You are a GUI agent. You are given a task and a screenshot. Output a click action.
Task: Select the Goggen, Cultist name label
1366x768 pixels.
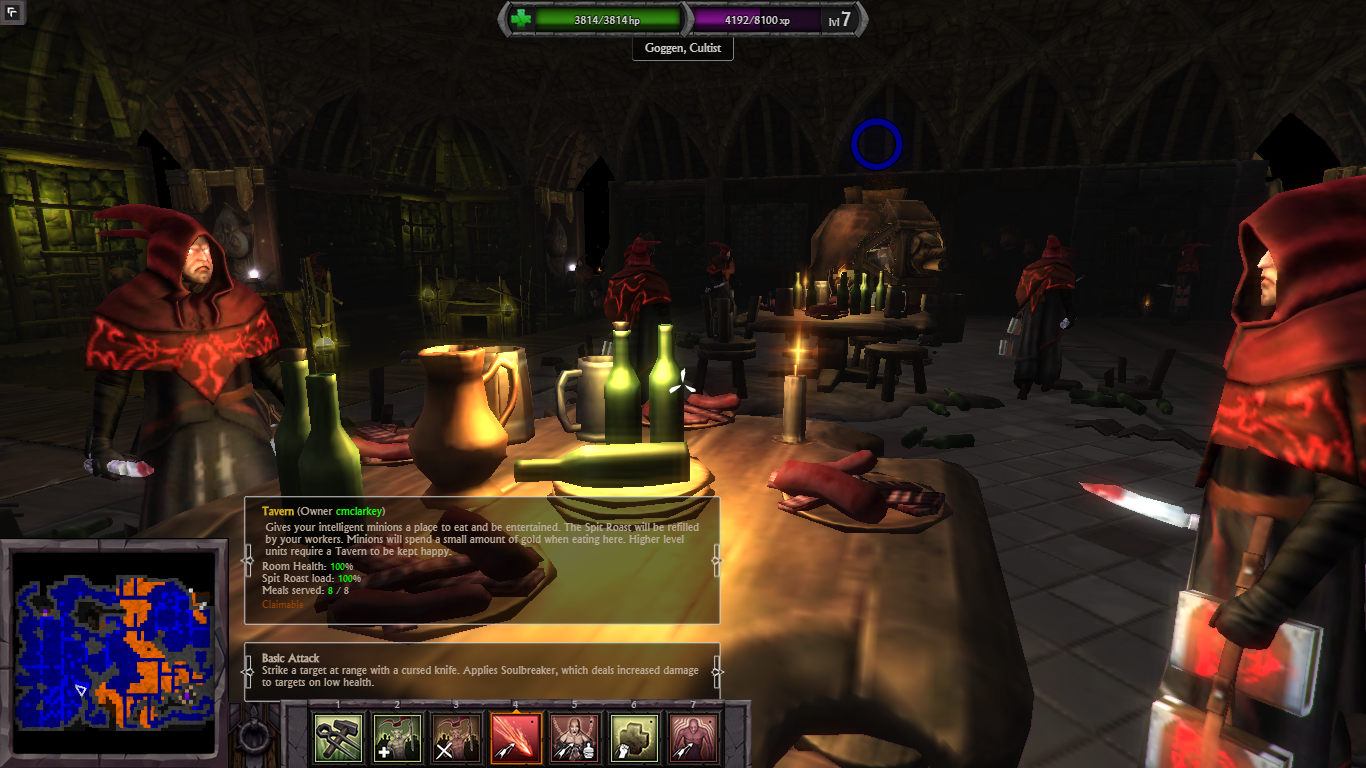pos(683,48)
